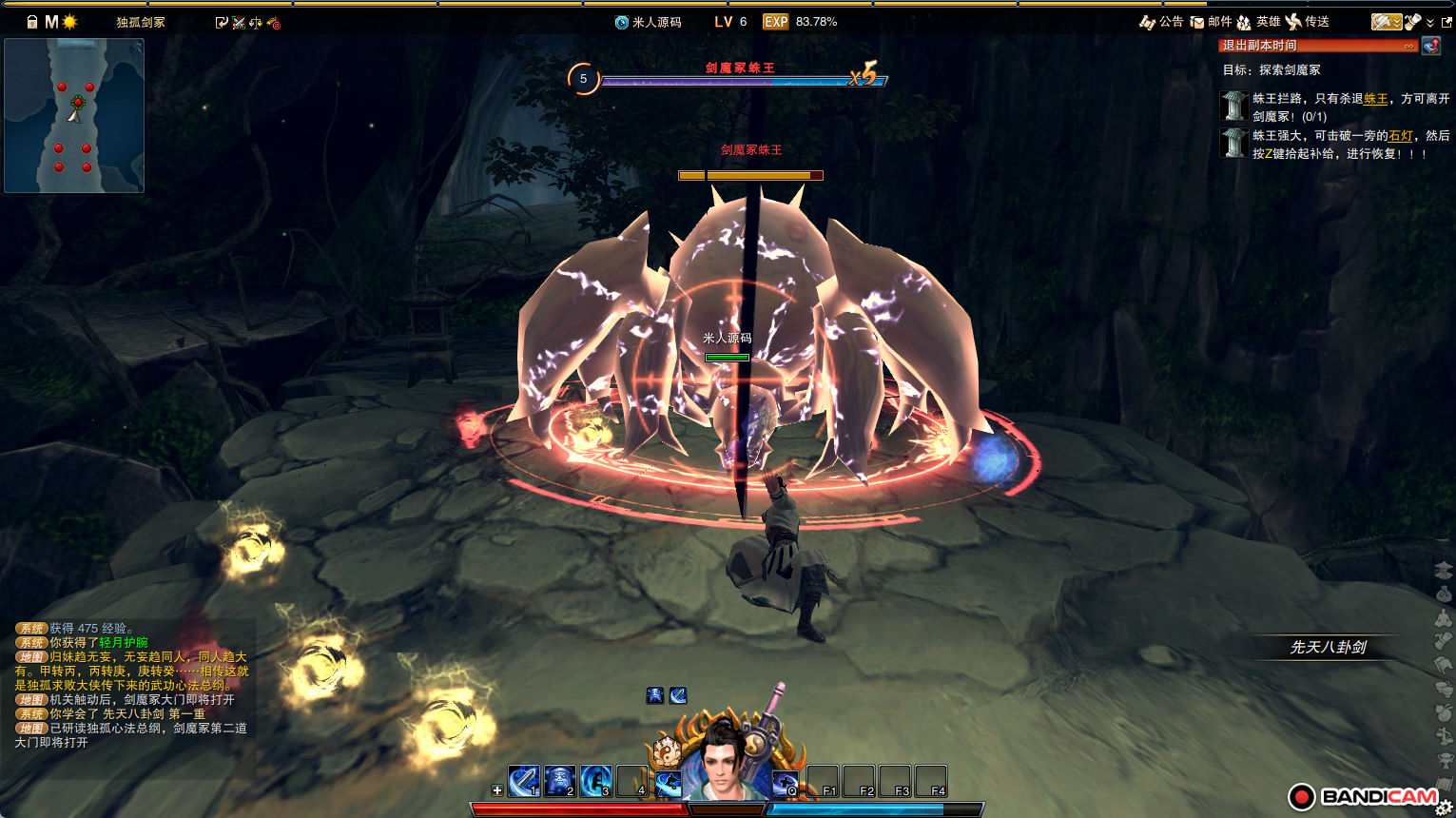Activate the sword slash skill in slot 1
Viewport: 1456px width, 818px height.
pos(523,781)
